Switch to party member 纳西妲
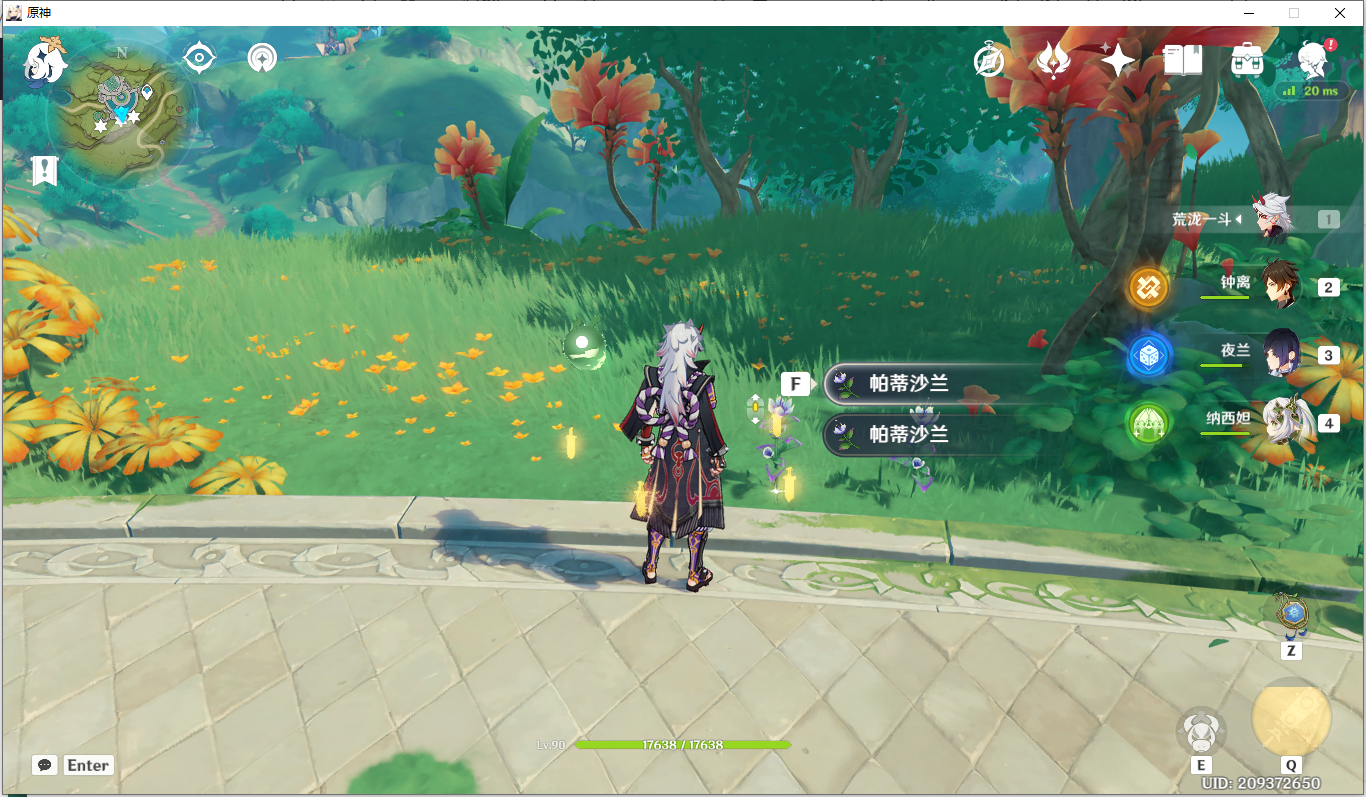The width and height of the screenshot is (1366, 797). (x=1280, y=422)
